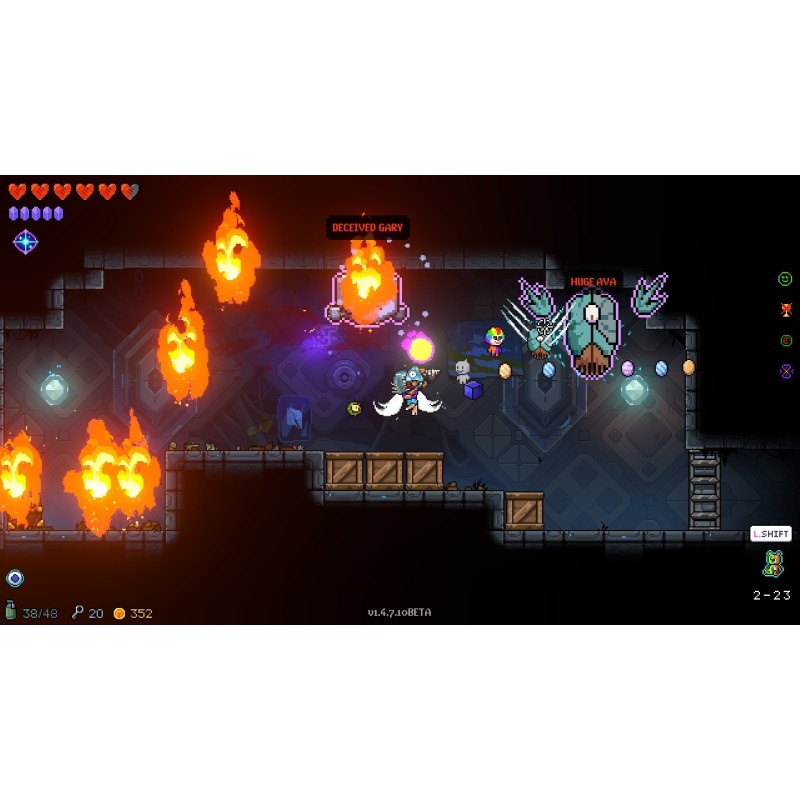
Task: Click the green octagon C status icon
Action: (785, 341)
